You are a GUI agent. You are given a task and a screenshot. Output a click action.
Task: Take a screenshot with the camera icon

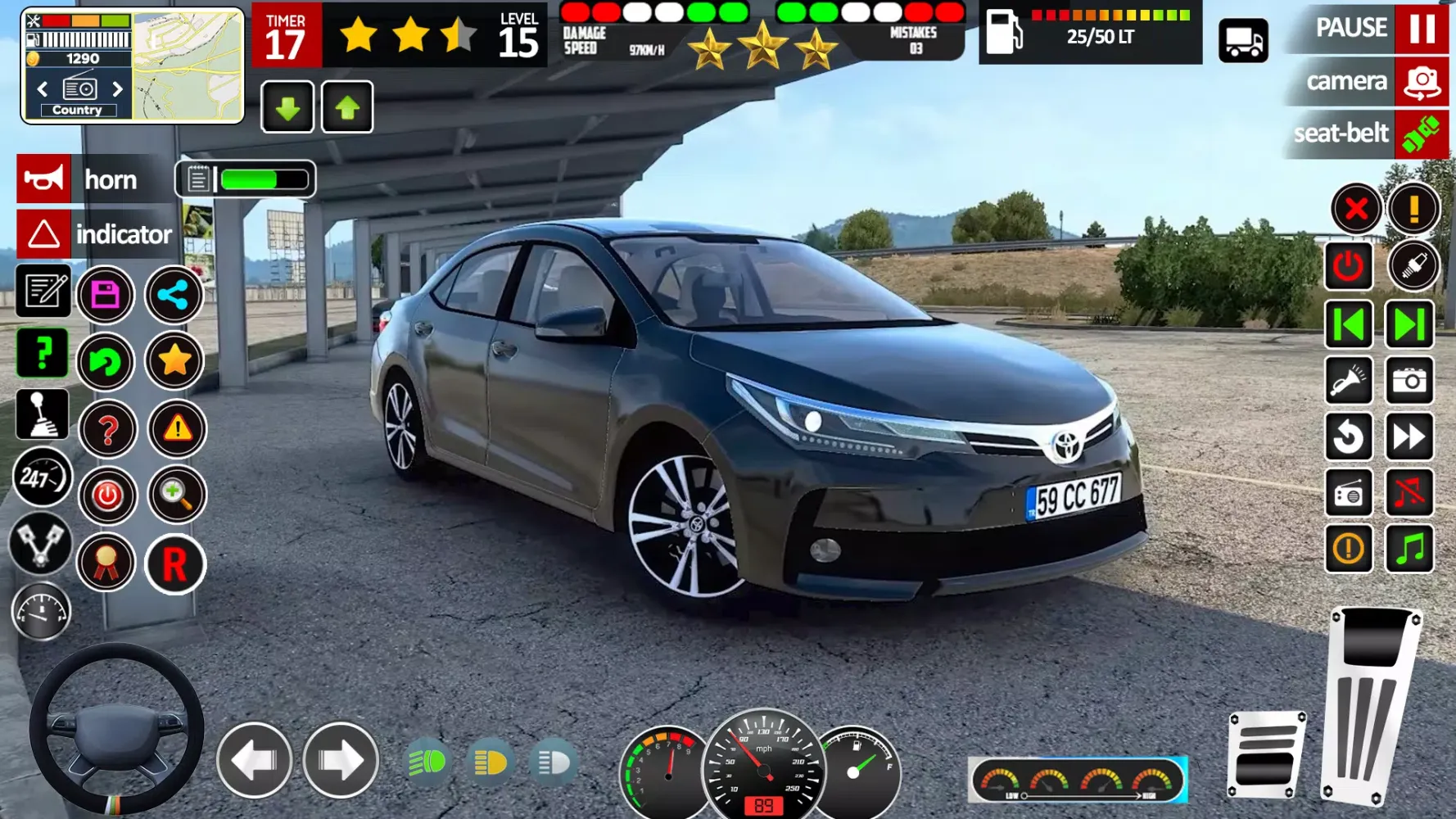1409,381
